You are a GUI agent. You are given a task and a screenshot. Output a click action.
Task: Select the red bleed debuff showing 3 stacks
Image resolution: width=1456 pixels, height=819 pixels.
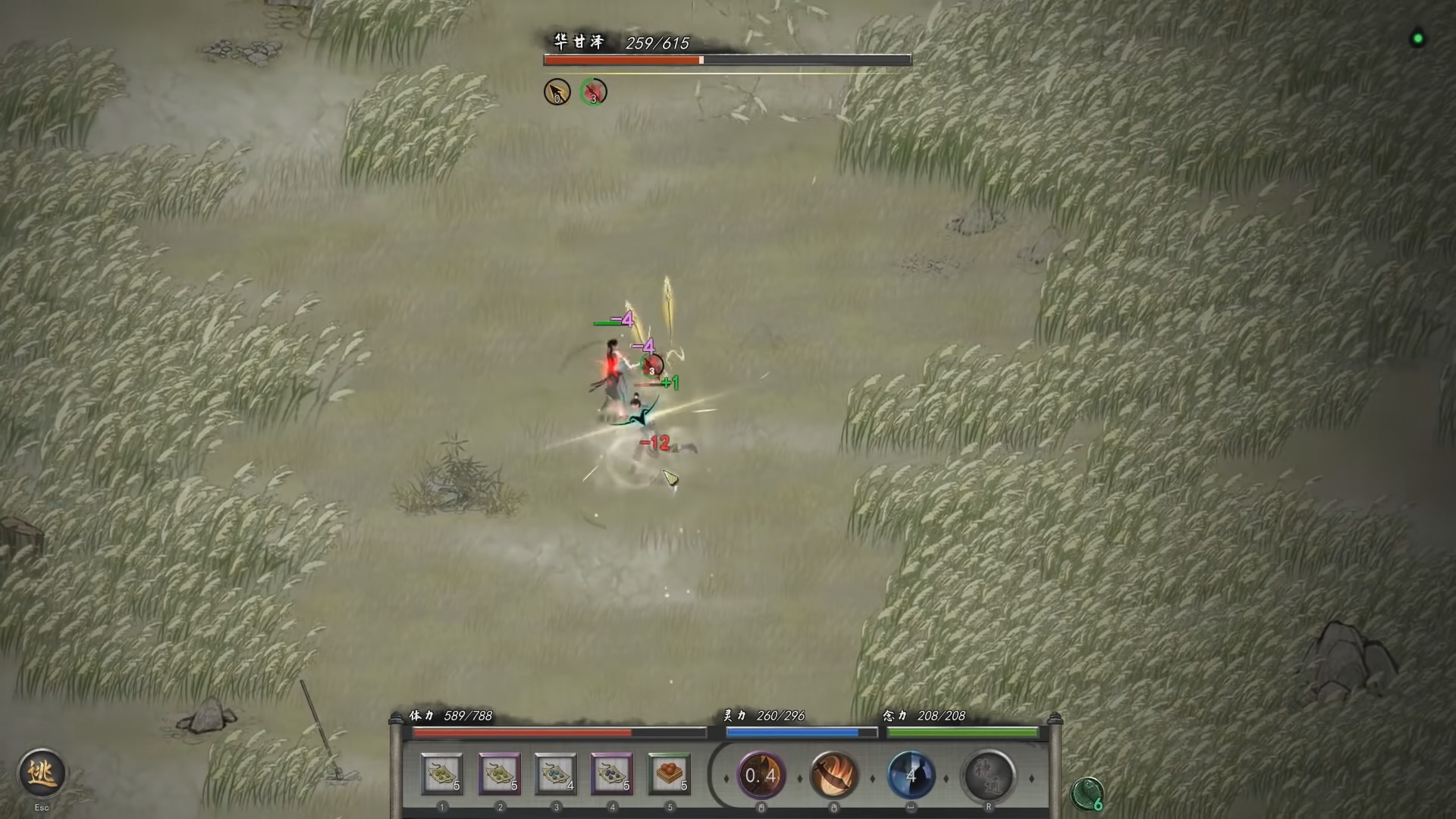(x=594, y=91)
